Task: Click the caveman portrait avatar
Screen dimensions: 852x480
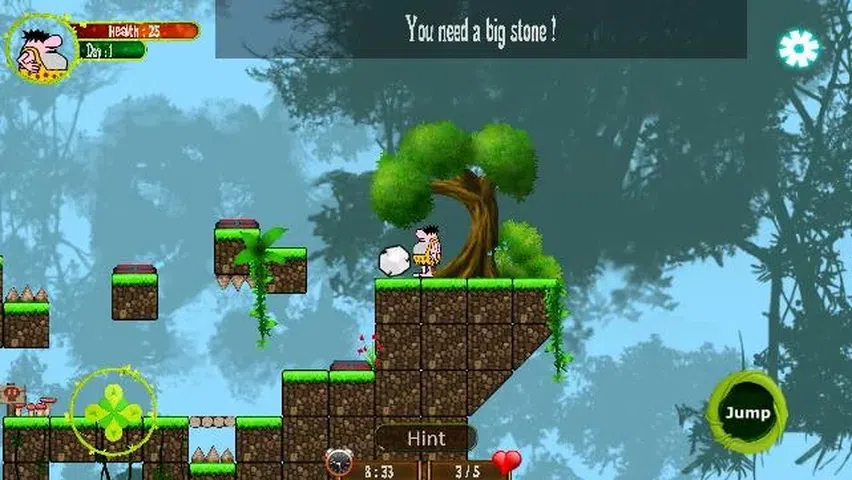Action: tap(40, 47)
